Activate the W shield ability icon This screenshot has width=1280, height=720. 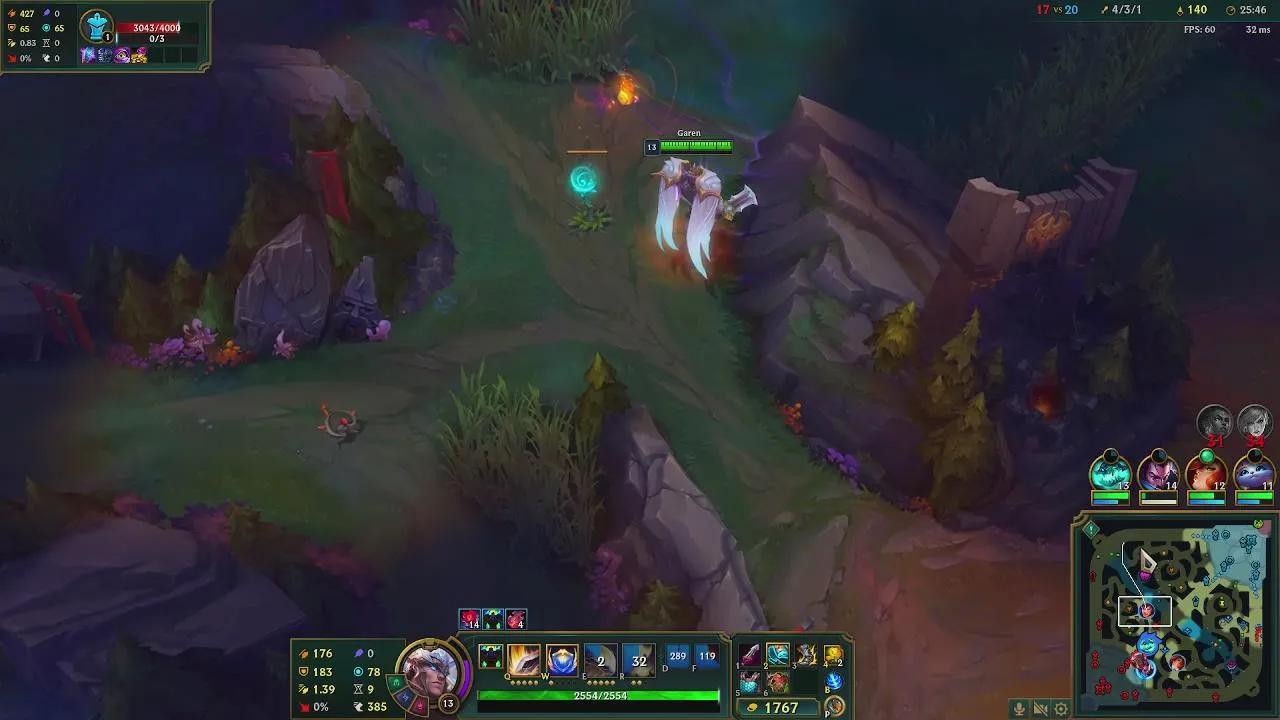560,658
